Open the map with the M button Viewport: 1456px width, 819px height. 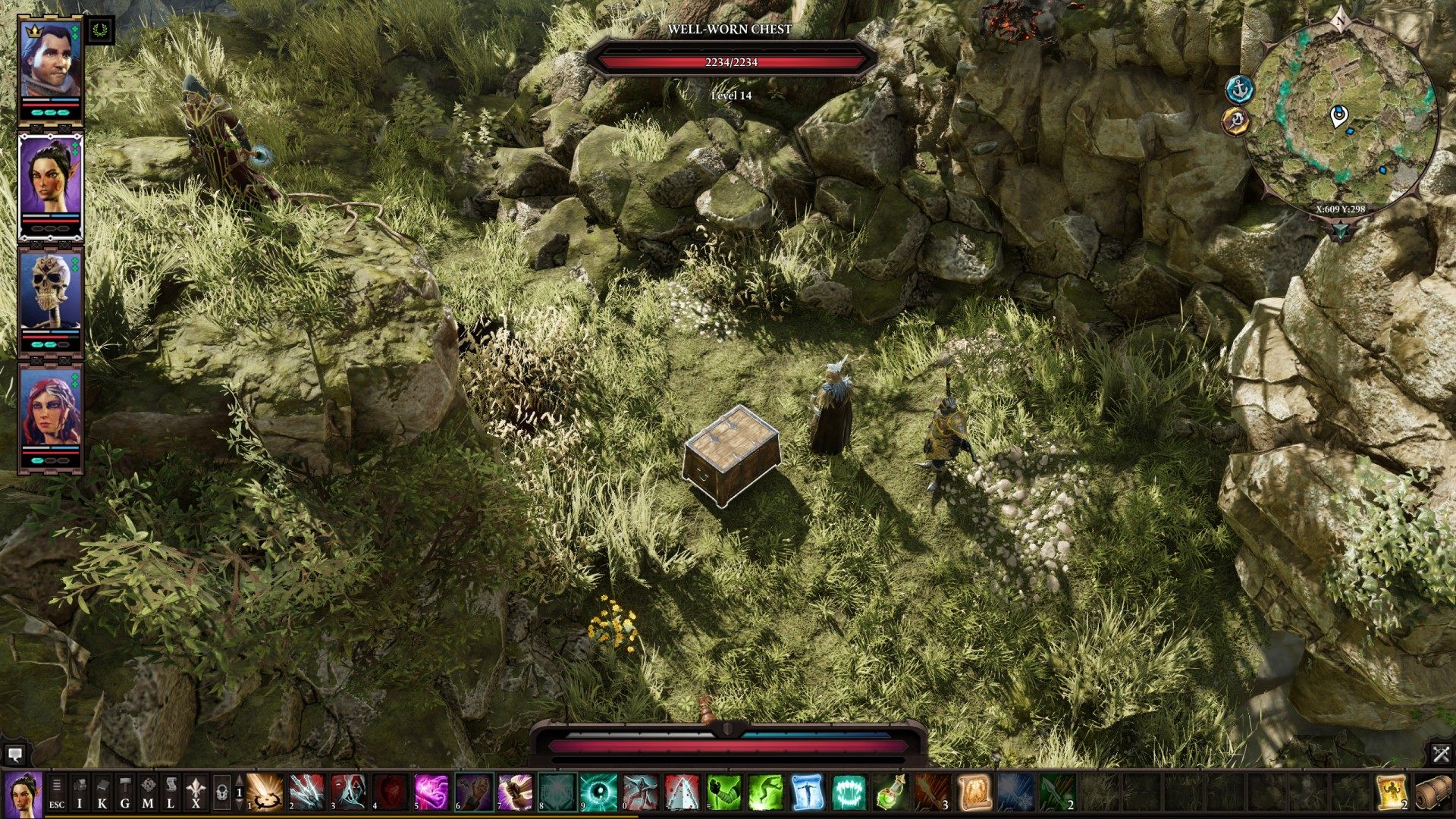[x=148, y=794]
